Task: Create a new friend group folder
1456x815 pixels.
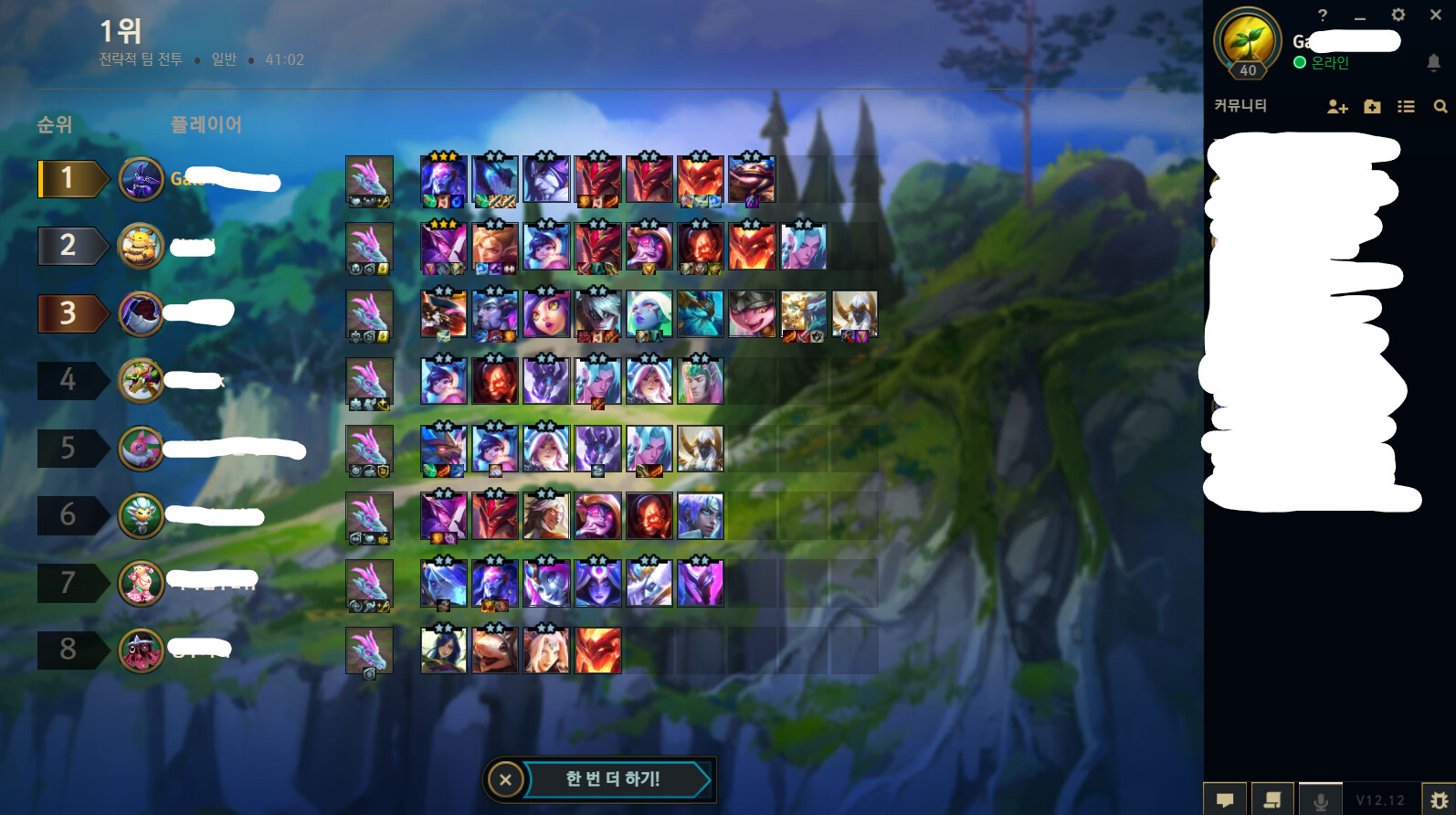Action: [x=1371, y=107]
